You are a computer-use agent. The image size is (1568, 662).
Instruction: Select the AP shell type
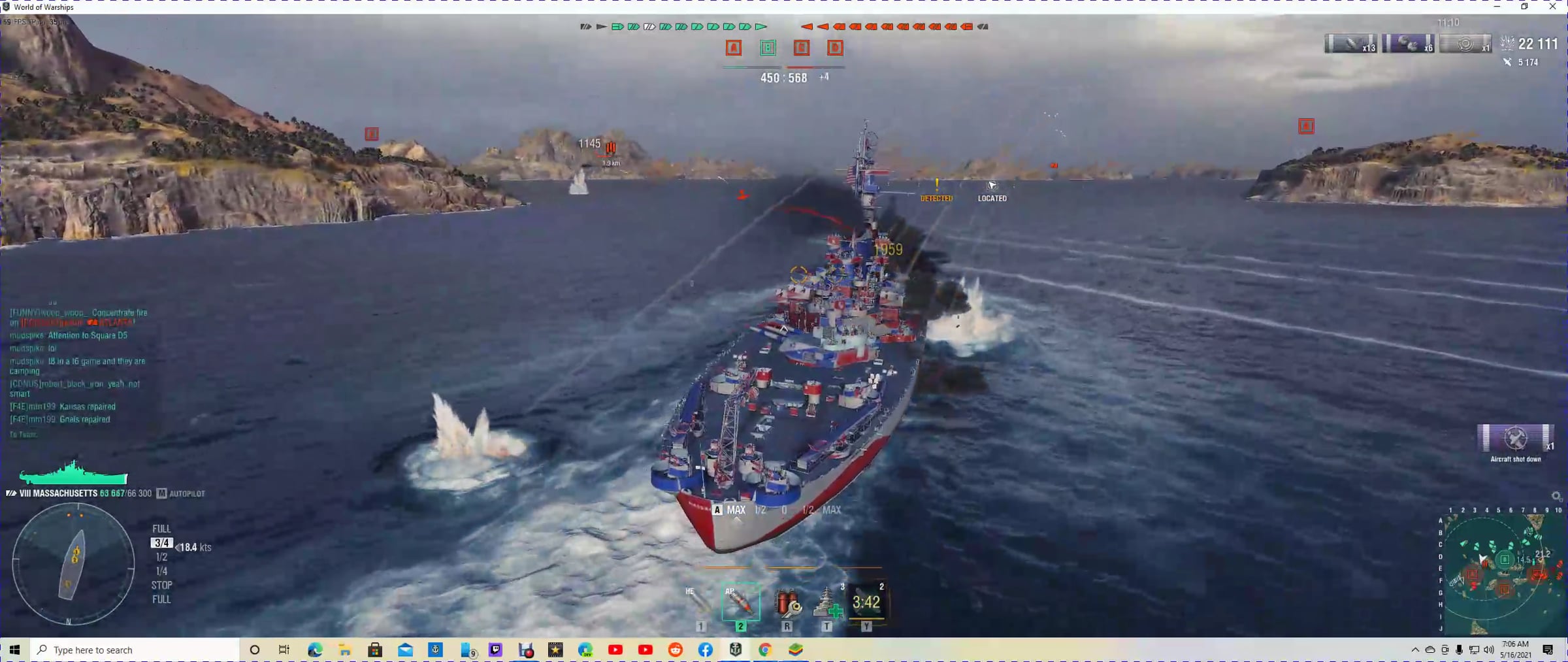[x=740, y=602]
